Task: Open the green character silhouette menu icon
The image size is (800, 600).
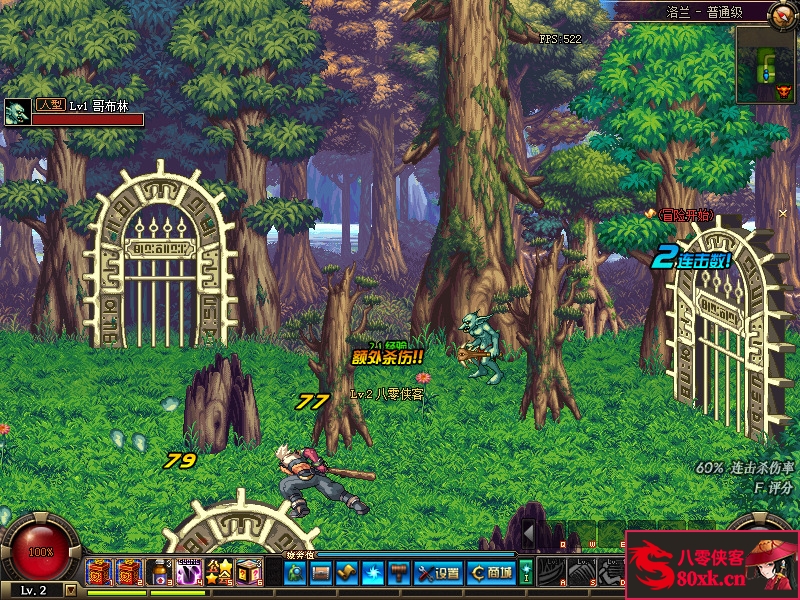Action: click(x=295, y=573)
